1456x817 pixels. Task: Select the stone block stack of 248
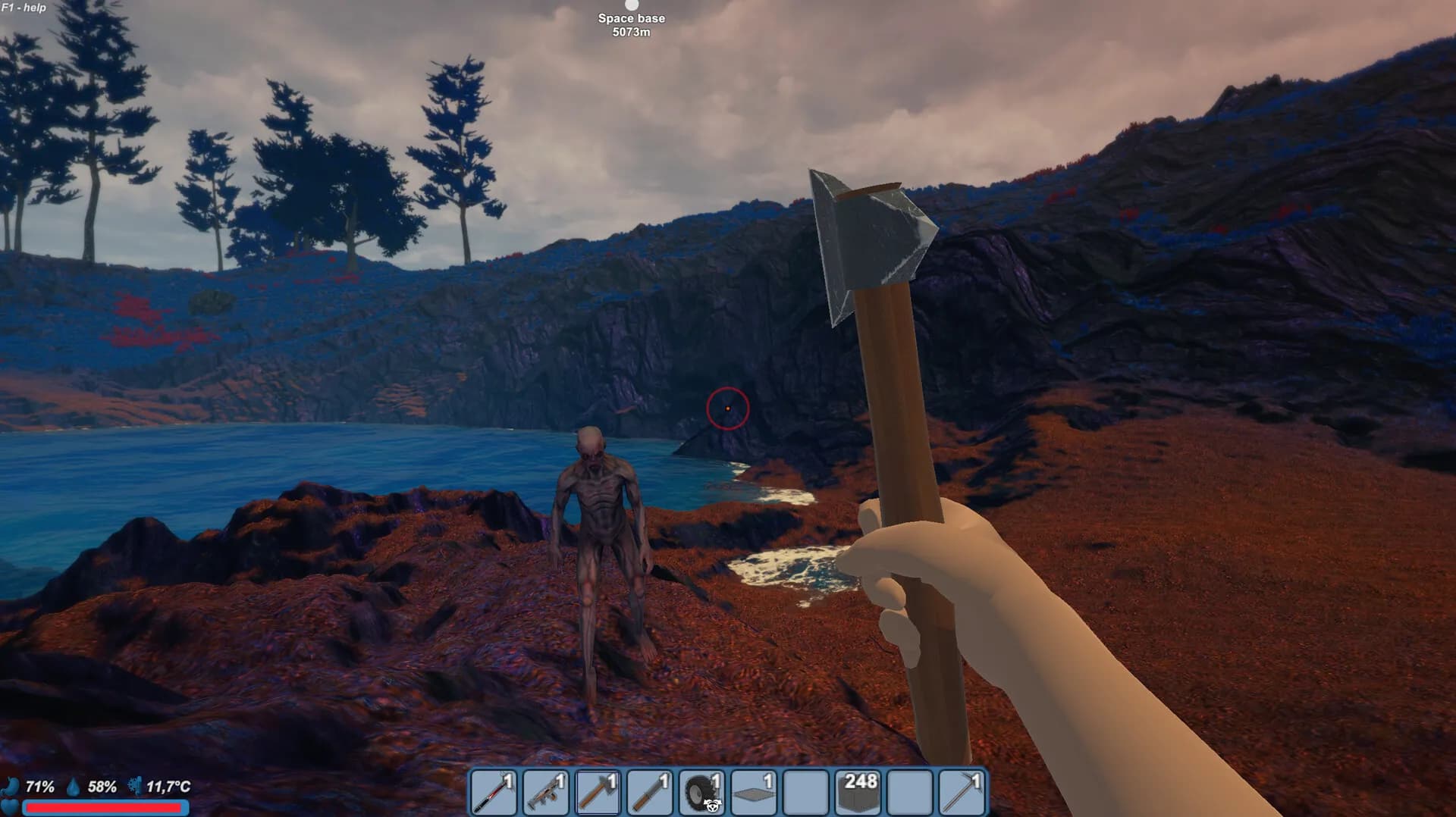coord(858,793)
